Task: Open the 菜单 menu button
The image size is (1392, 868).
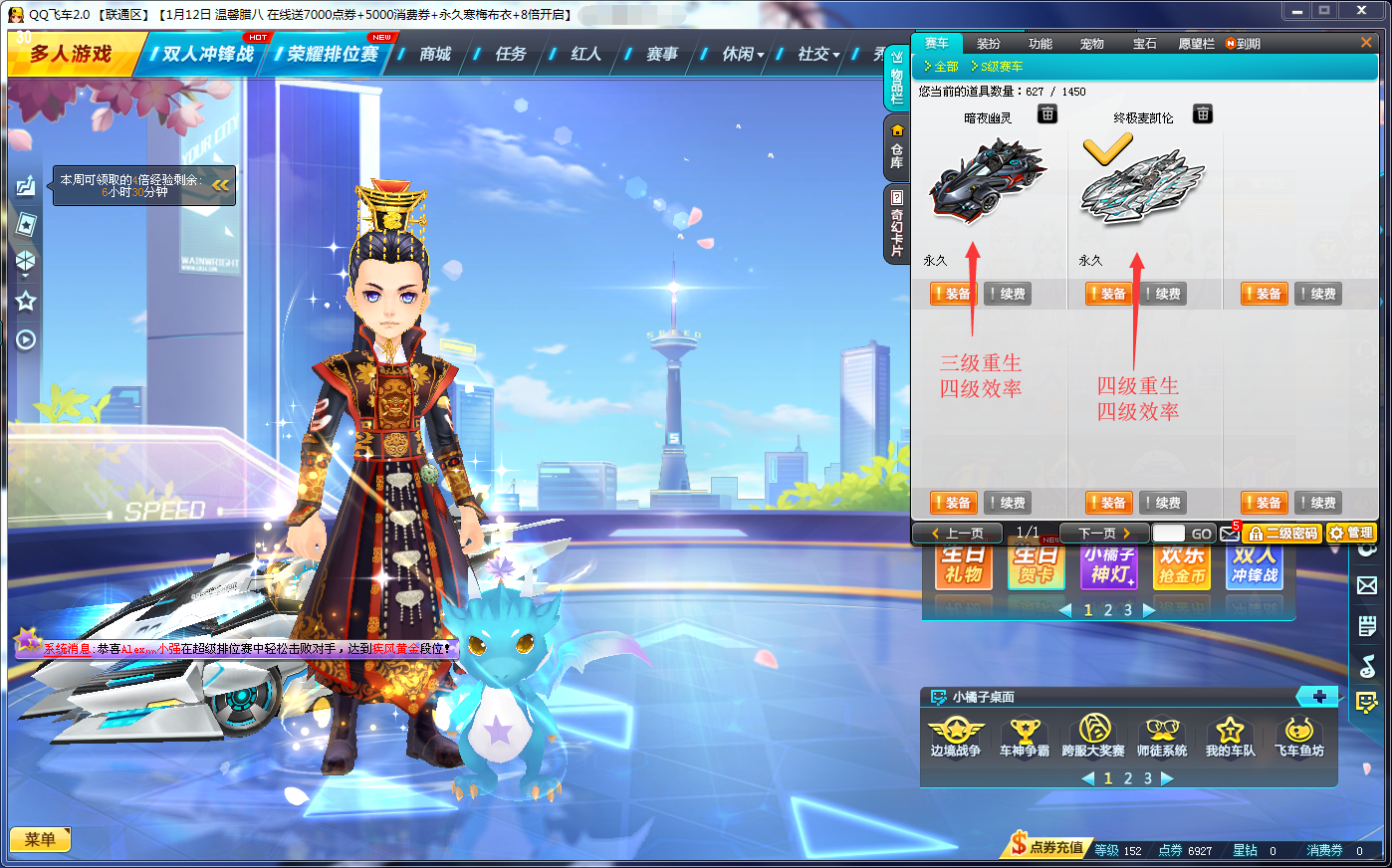Action: click(40, 839)
